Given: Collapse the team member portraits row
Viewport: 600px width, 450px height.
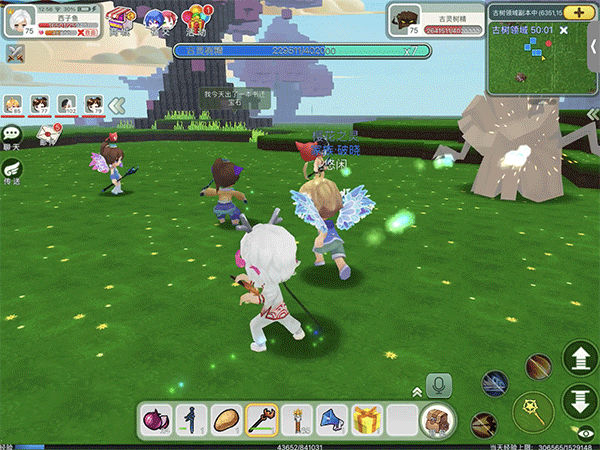Looking at the screenshot, I should click(117, 104).
